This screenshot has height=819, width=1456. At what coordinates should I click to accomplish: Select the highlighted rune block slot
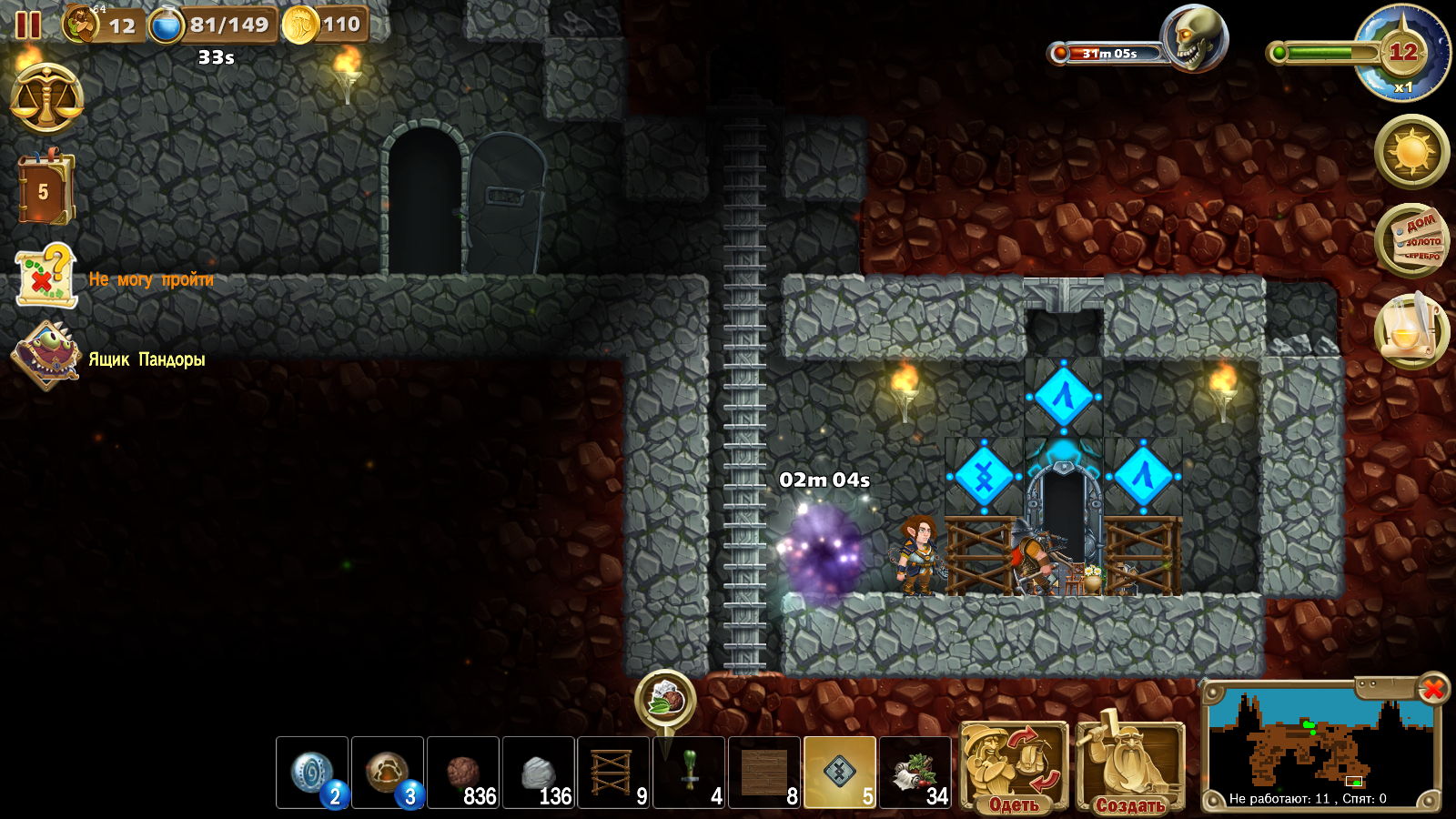840,773
